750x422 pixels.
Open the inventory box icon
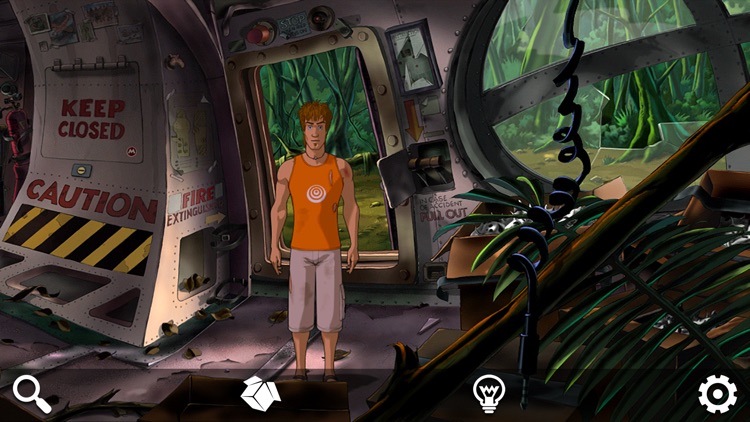pos(260,394)
